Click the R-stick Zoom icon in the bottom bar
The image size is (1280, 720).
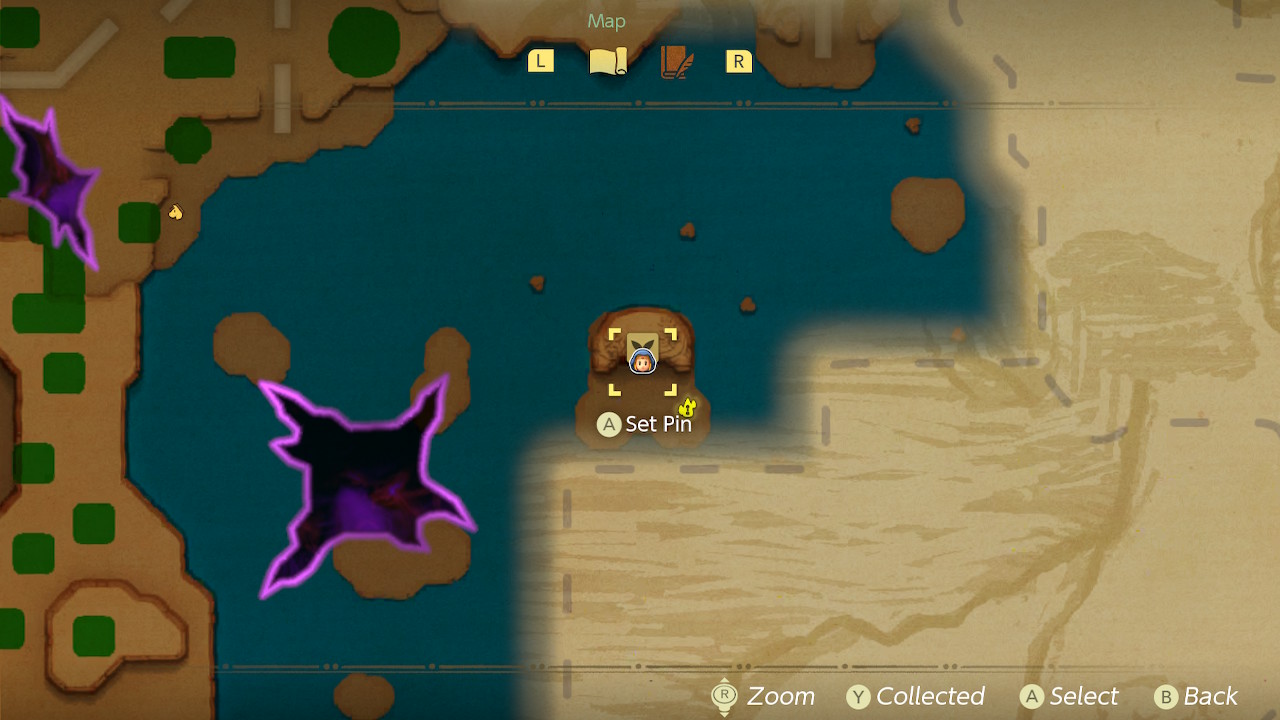723,696
